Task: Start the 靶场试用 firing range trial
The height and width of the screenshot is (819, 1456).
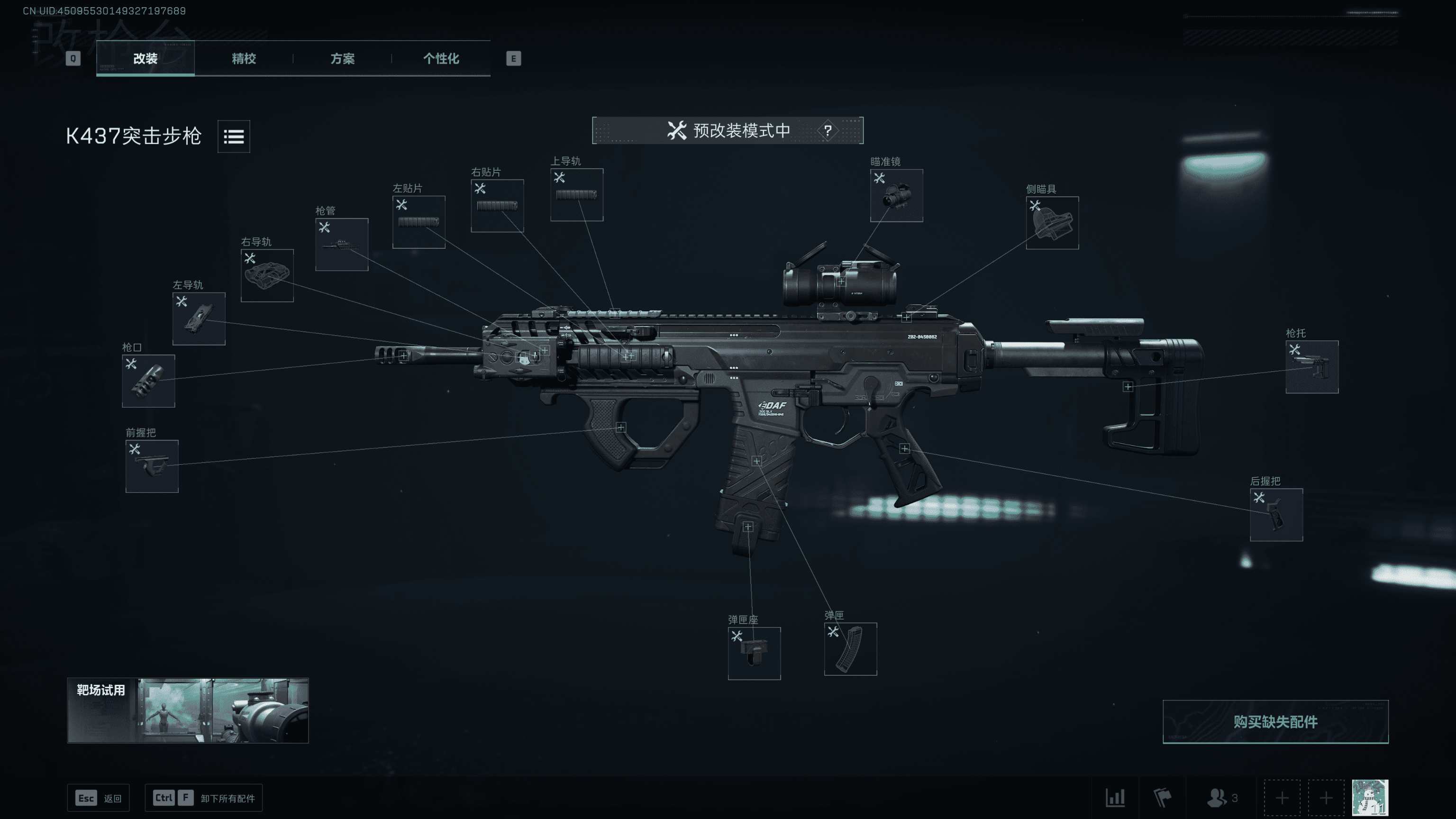Action: pyautogui.click(x=188, y=710)
